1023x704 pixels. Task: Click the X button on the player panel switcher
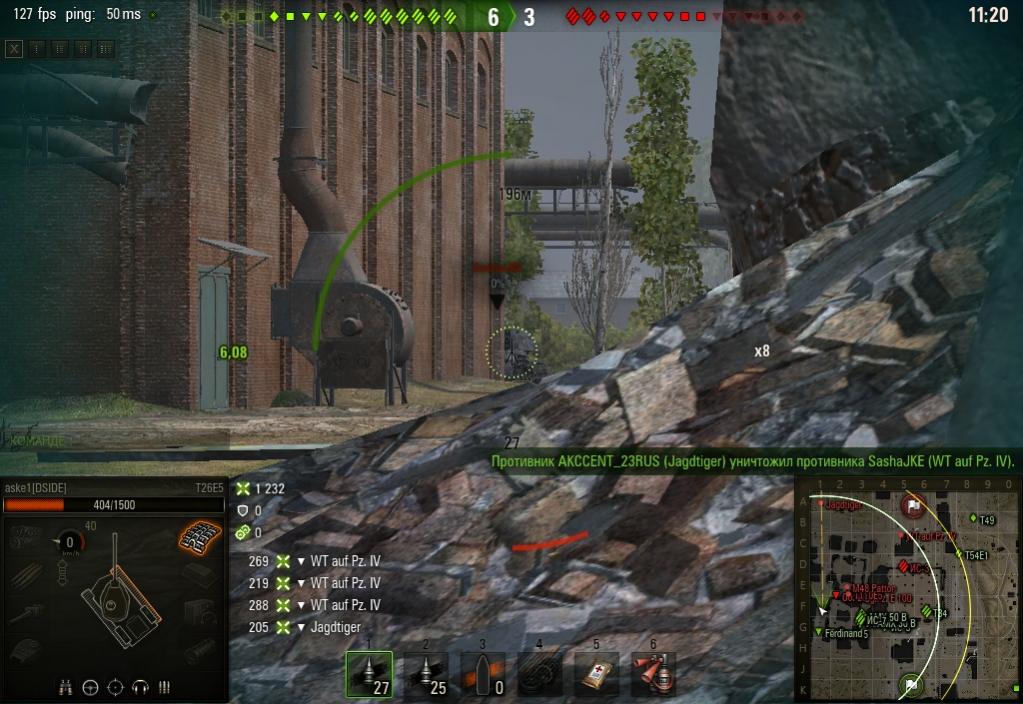[14, 48]
